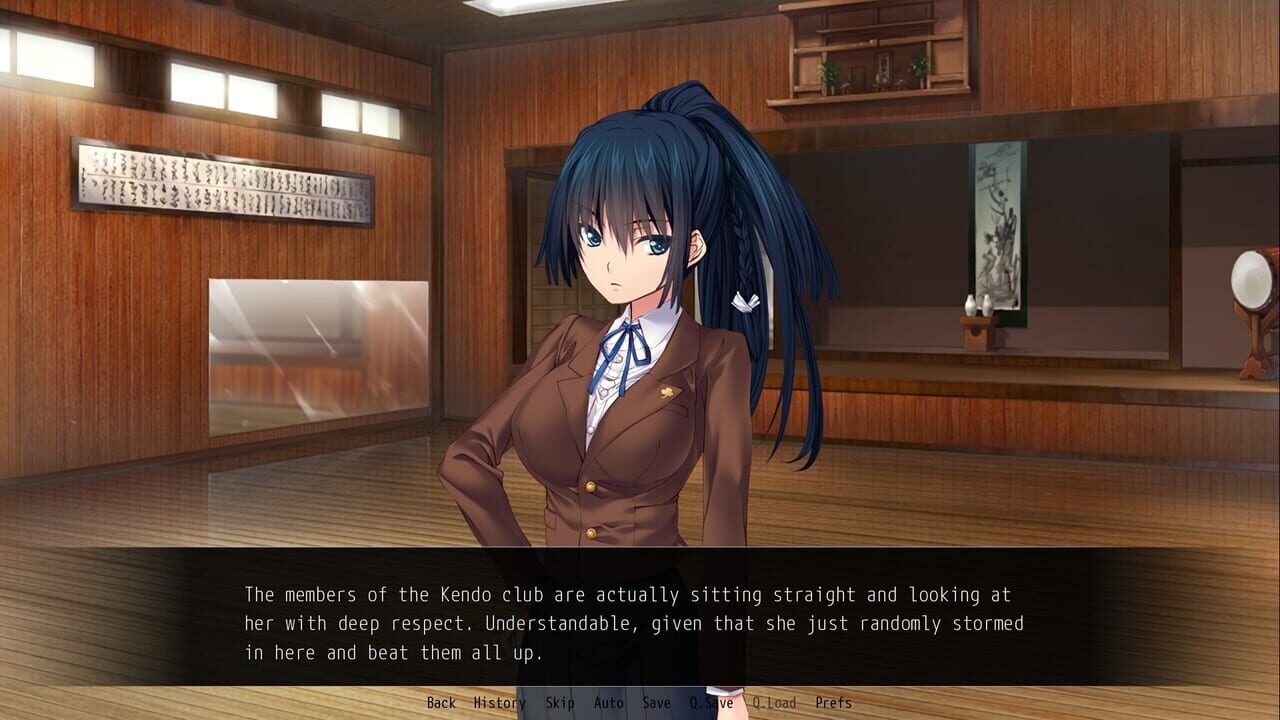The image size is (1280, 720).
Task: Load the latest quicksave via Q.Load
Action: (773, 703)
